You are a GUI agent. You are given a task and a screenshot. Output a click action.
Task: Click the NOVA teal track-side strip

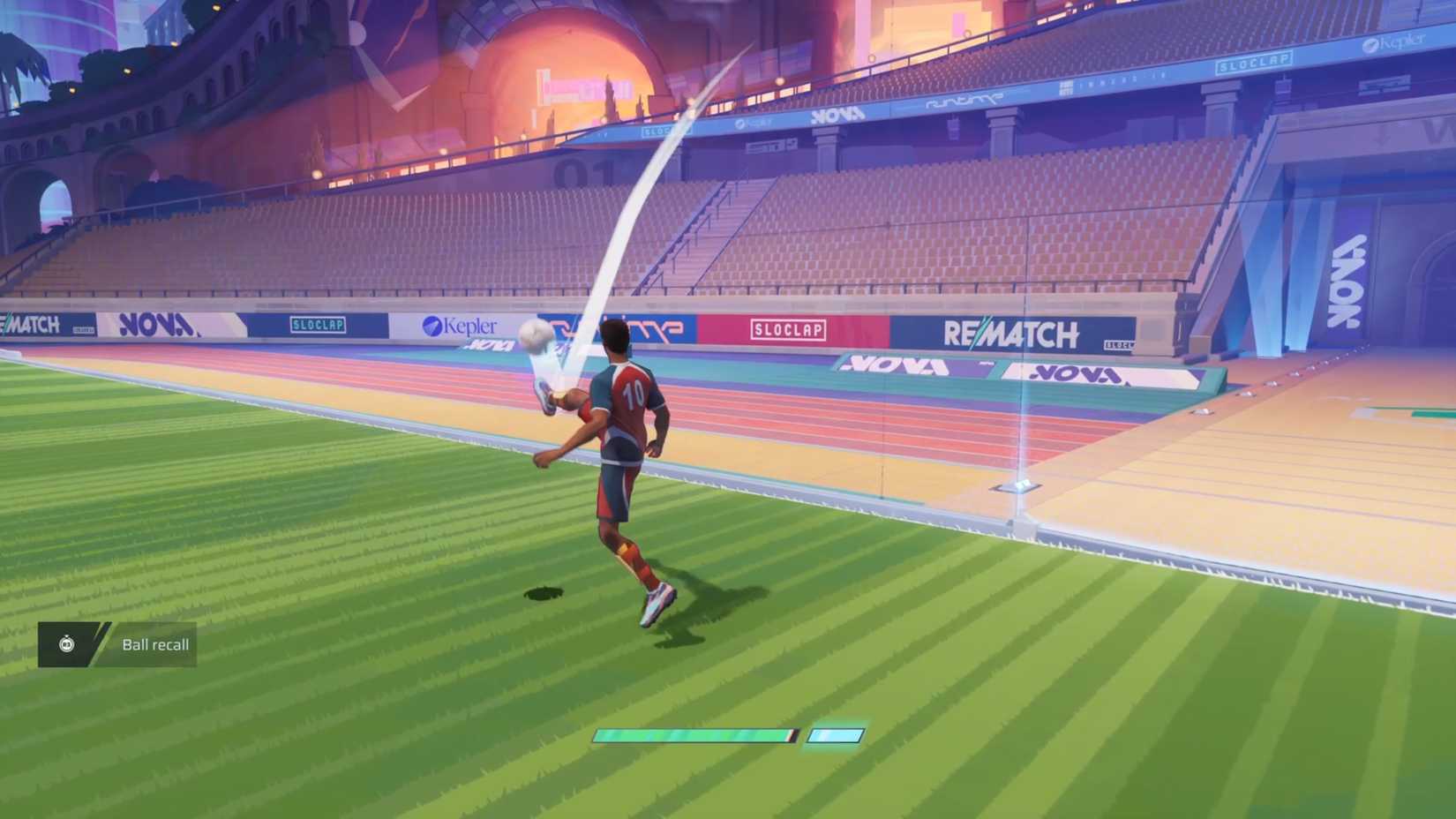(x=891, y=364)
